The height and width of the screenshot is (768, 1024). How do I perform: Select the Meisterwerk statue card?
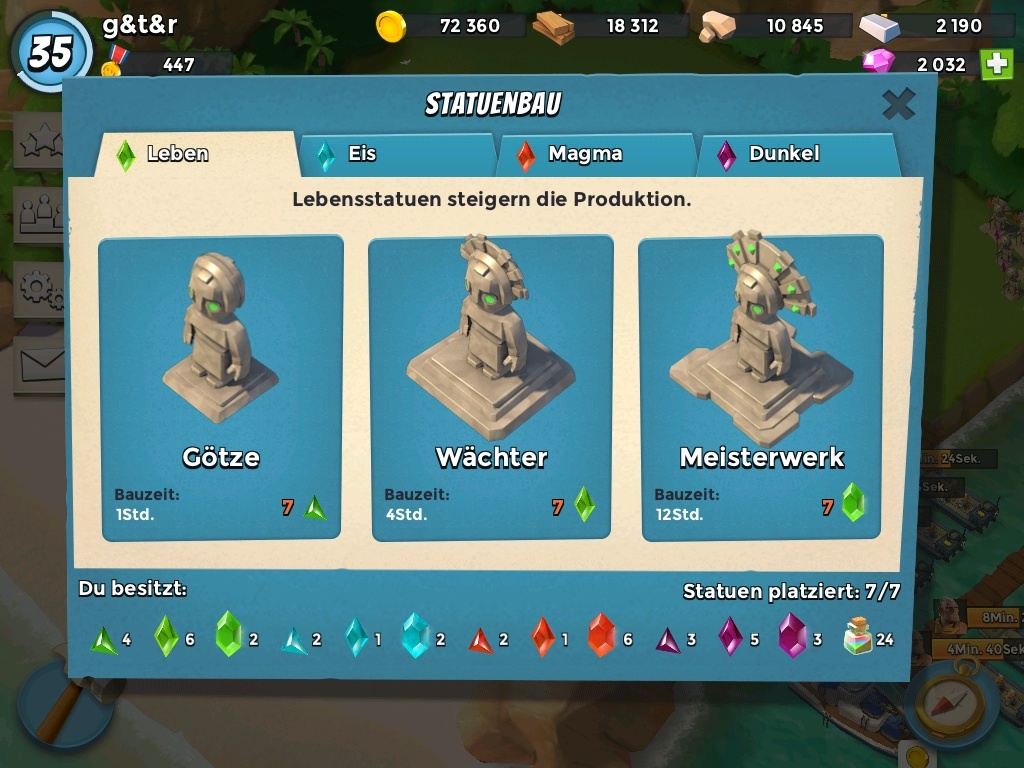tap(761, 388)
